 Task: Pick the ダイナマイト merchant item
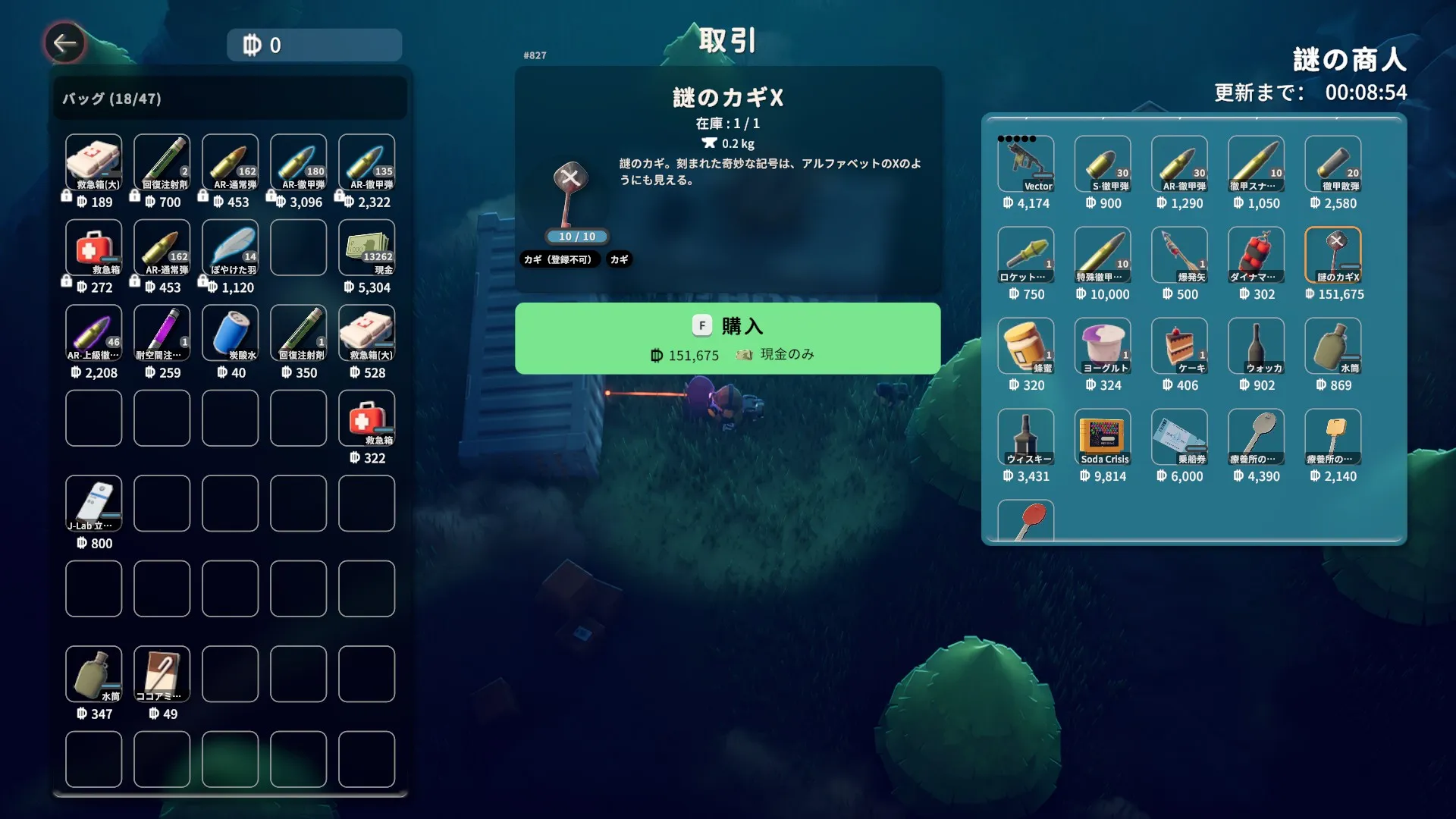coord(1256,255)
